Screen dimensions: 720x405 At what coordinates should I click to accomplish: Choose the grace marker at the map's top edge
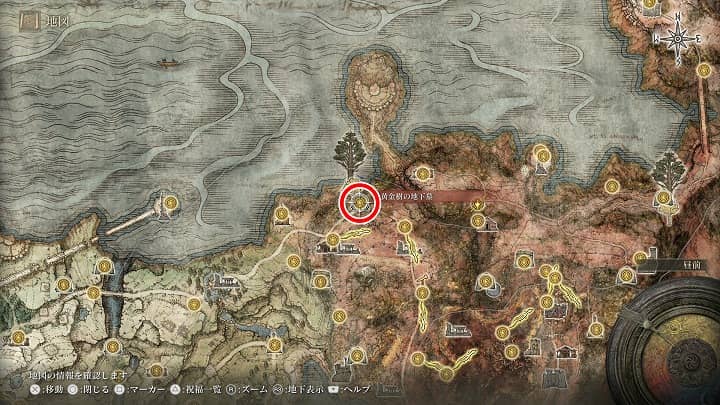tap(650, 4)
